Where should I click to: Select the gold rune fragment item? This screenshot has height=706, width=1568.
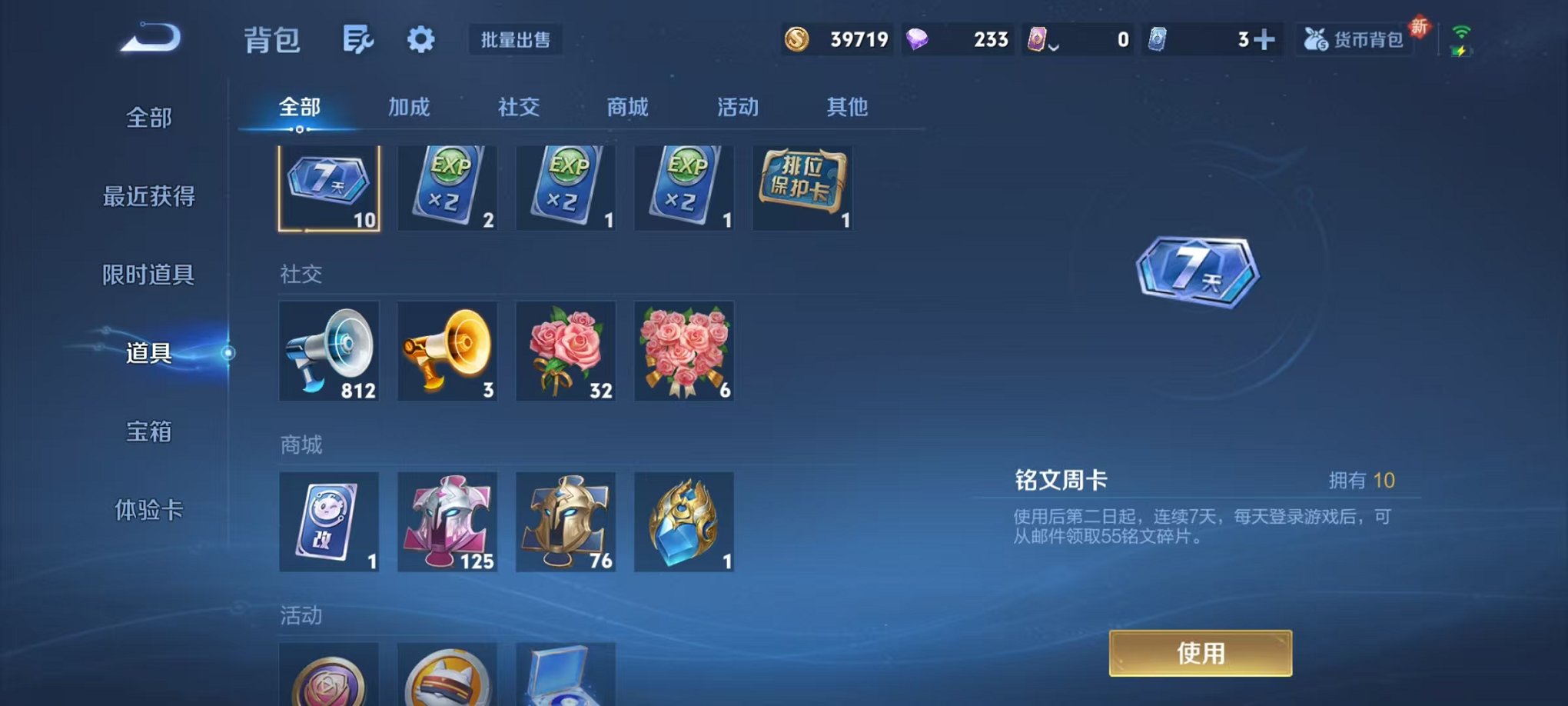click(x=565, y=522)
